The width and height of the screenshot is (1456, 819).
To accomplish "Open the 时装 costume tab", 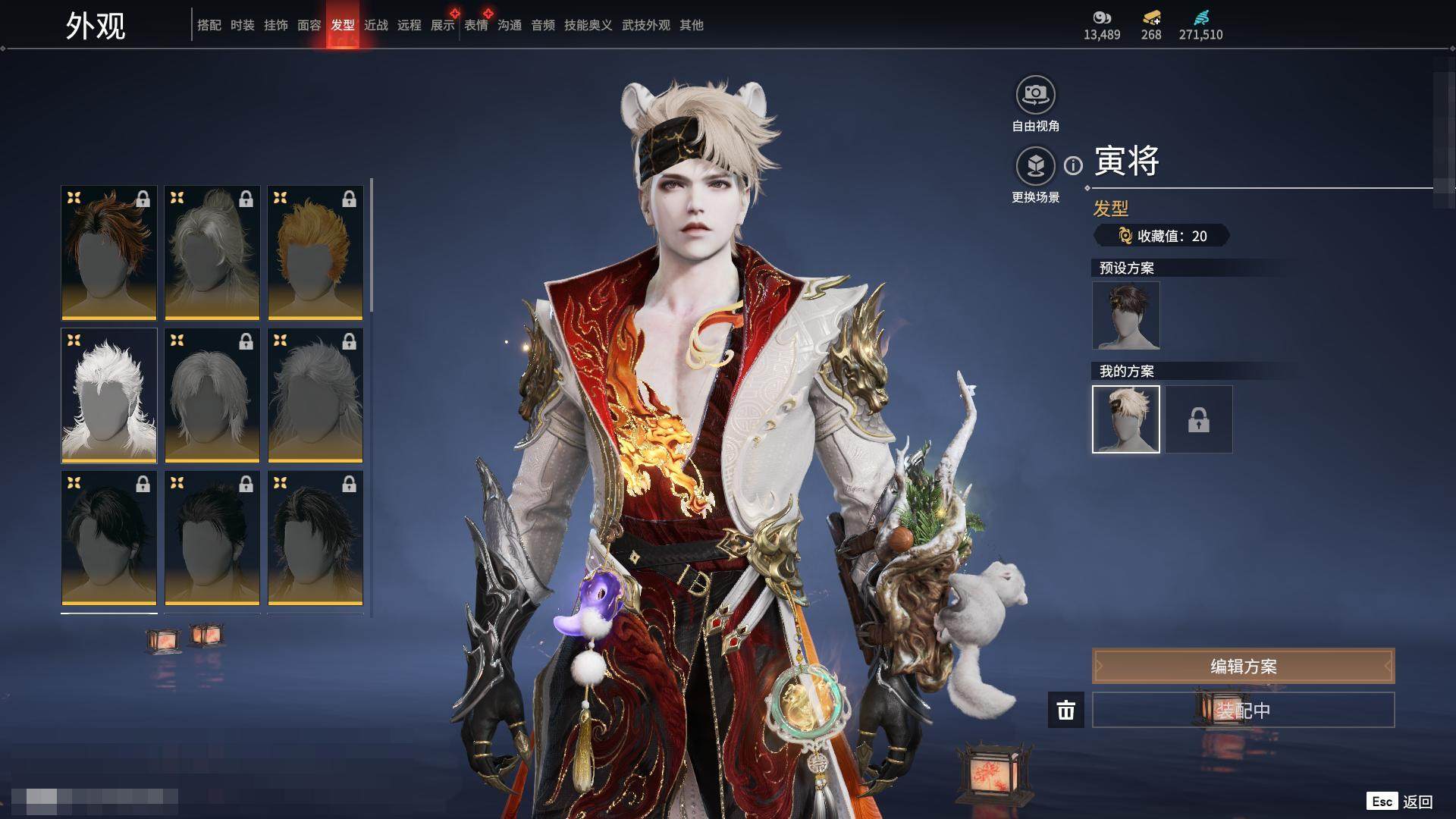I will coord(242,25).
